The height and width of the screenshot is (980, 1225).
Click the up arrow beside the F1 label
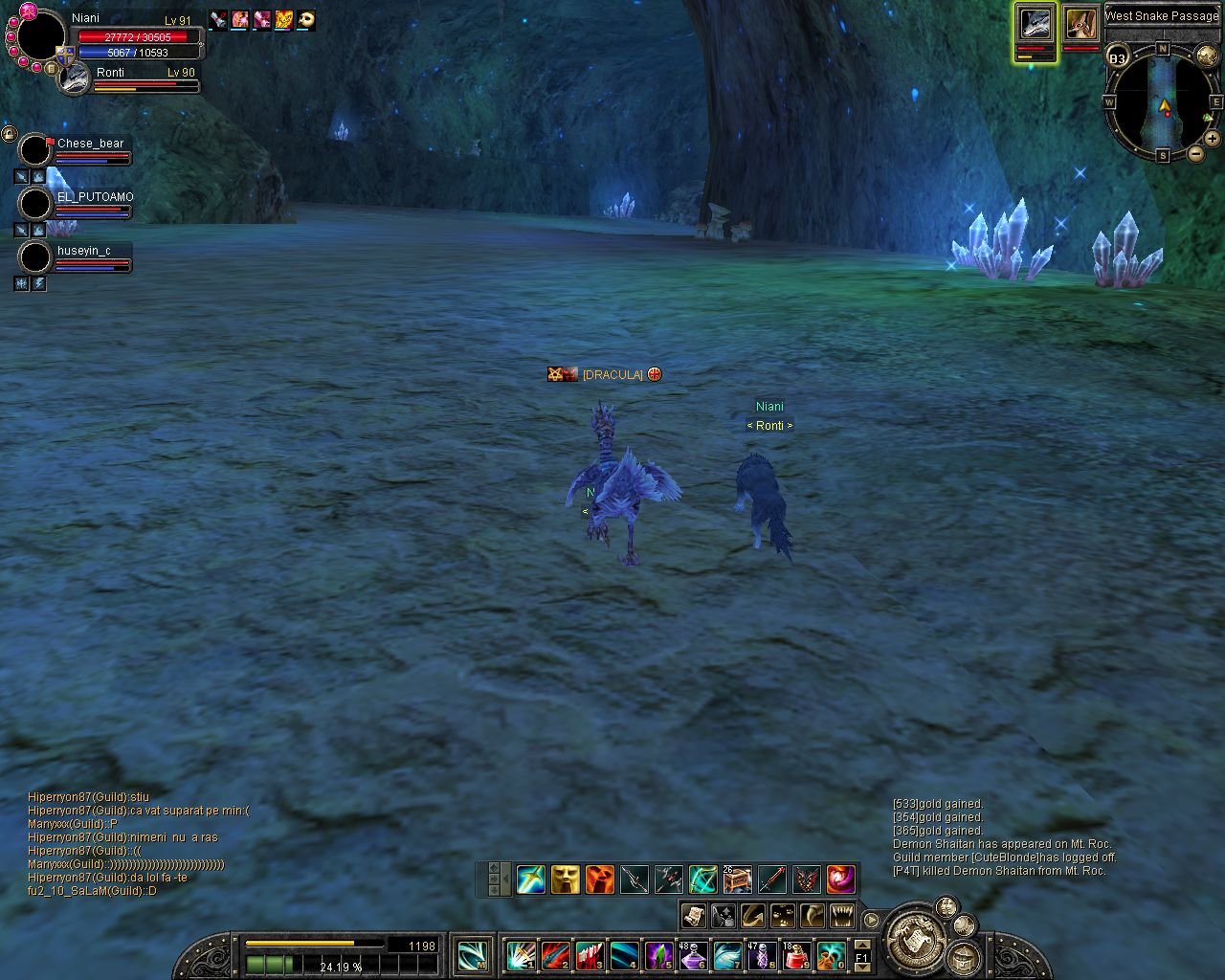(x=863, y=946)
